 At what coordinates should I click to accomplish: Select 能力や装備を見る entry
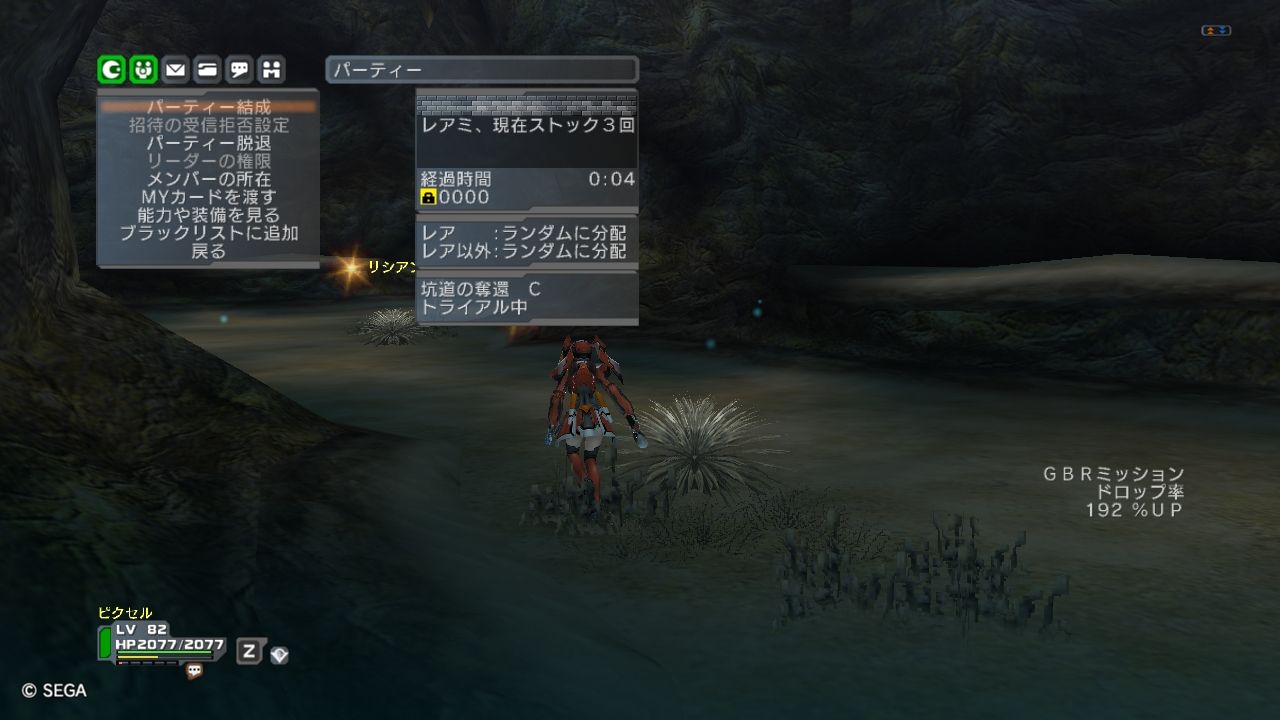(x=208, y=215)
